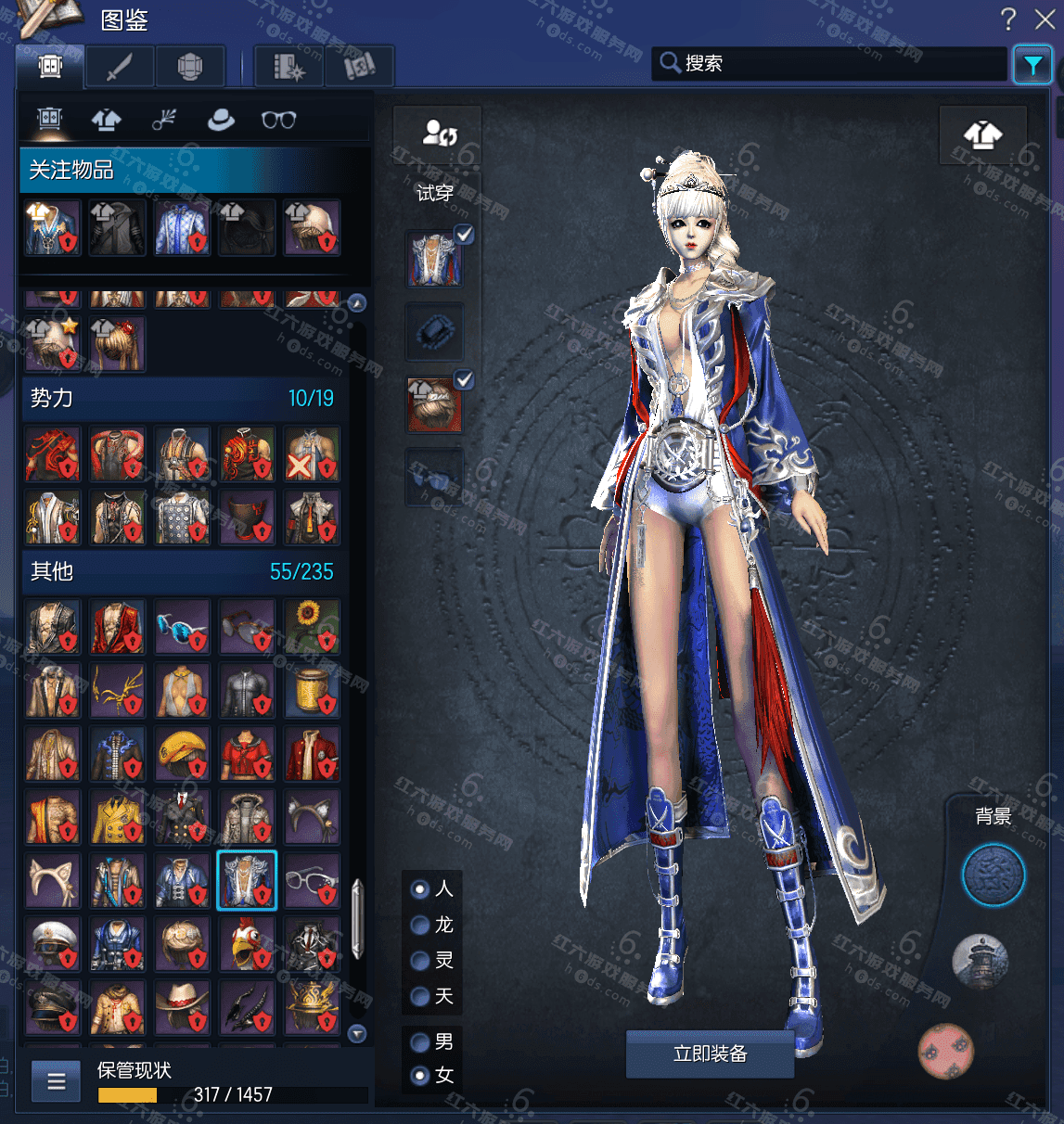The height and width of the screenshot is (1124, 1064).
Task: Select the 女 gender option
Action: pos(420,1076)
